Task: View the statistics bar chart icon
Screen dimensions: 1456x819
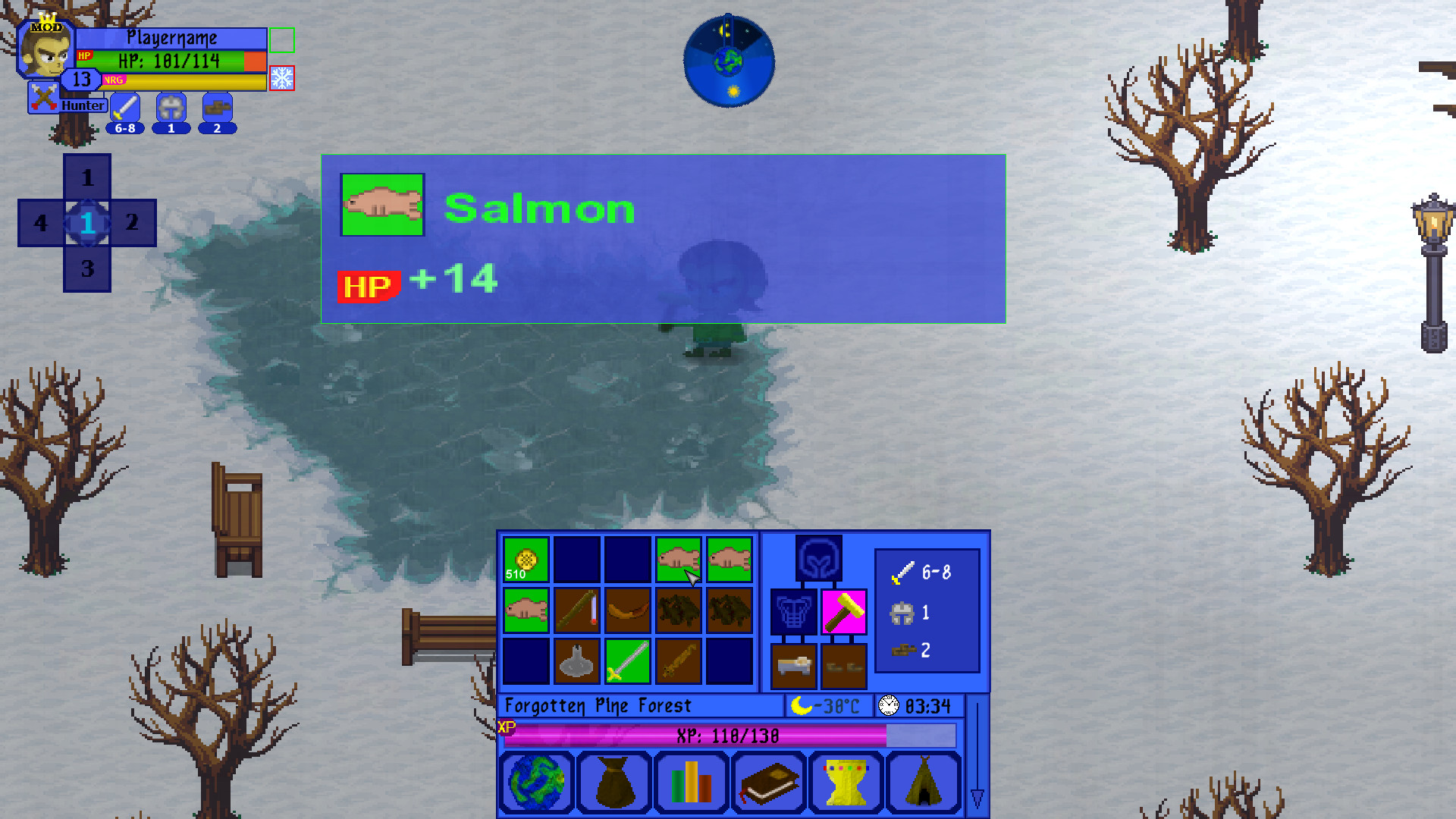Action: [691, 783]
